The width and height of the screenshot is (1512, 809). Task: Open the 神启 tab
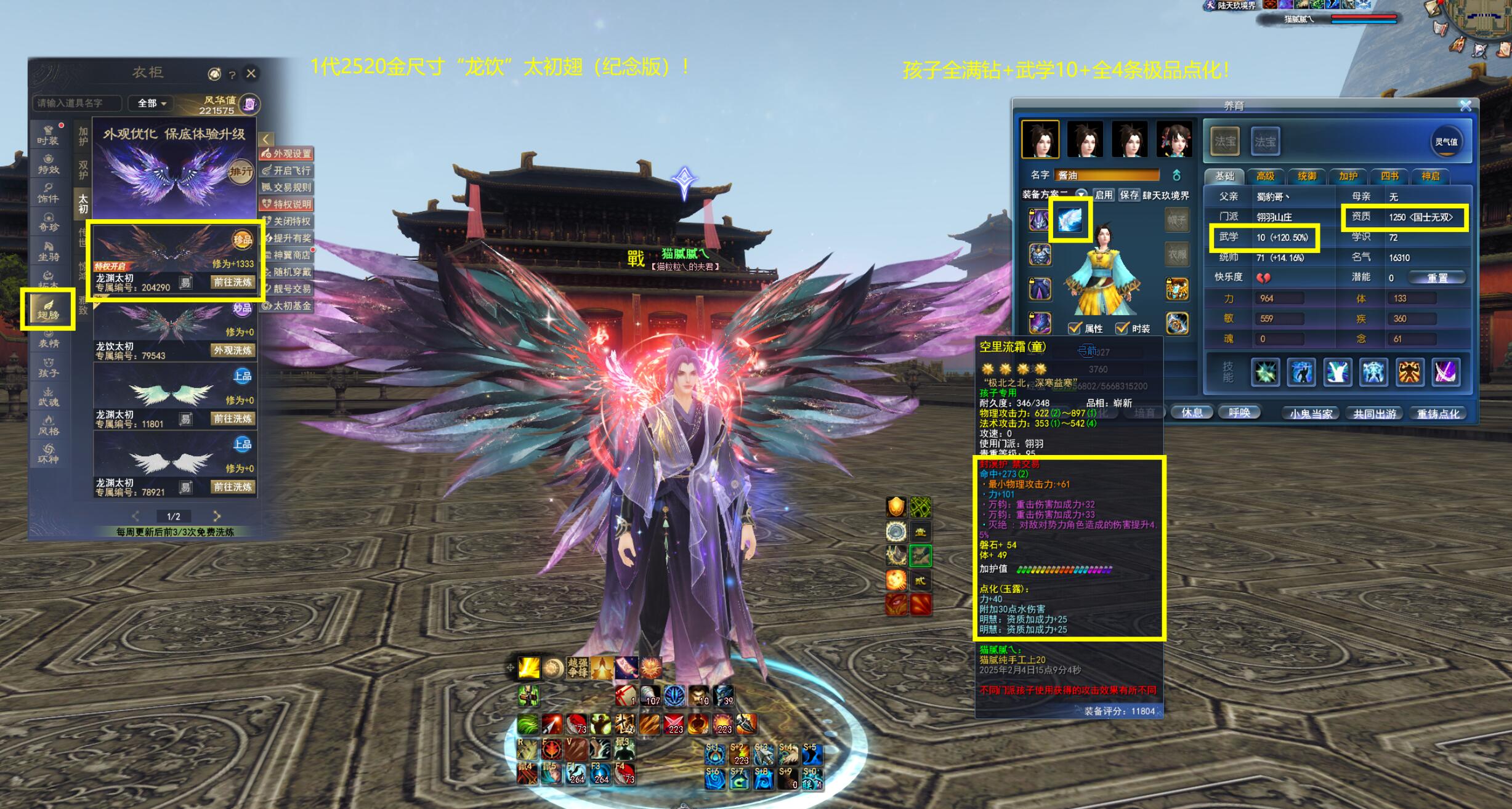[1431, 177]
